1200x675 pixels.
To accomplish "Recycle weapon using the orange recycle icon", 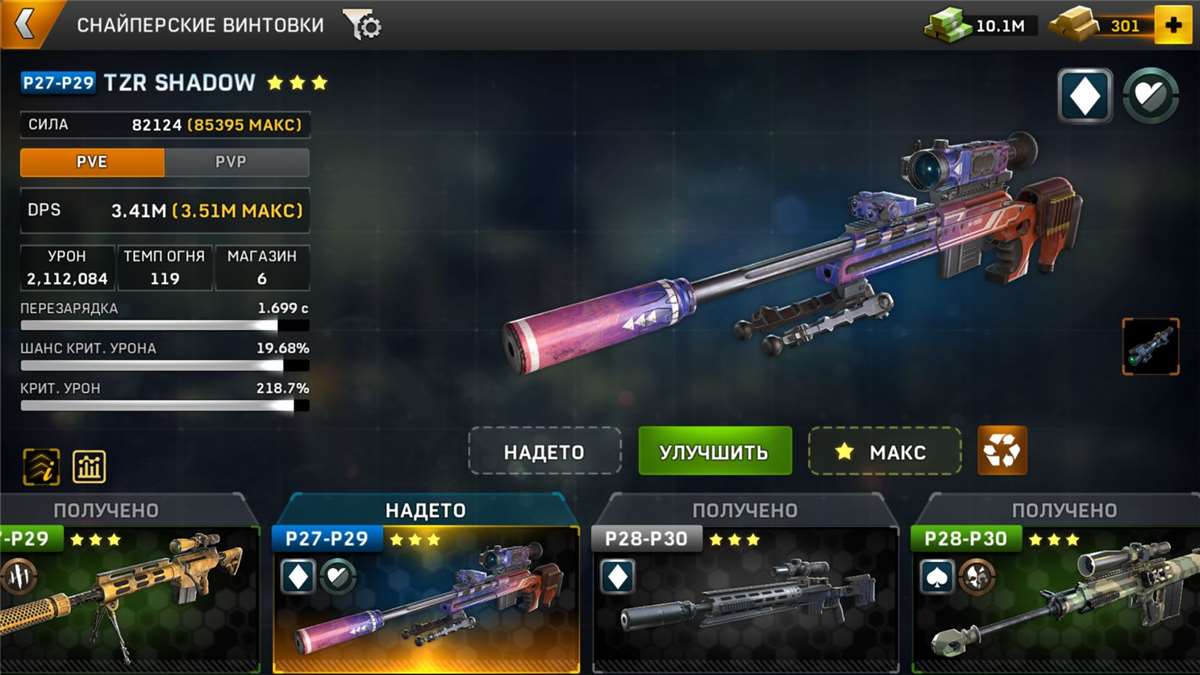I will (1001, 452).
